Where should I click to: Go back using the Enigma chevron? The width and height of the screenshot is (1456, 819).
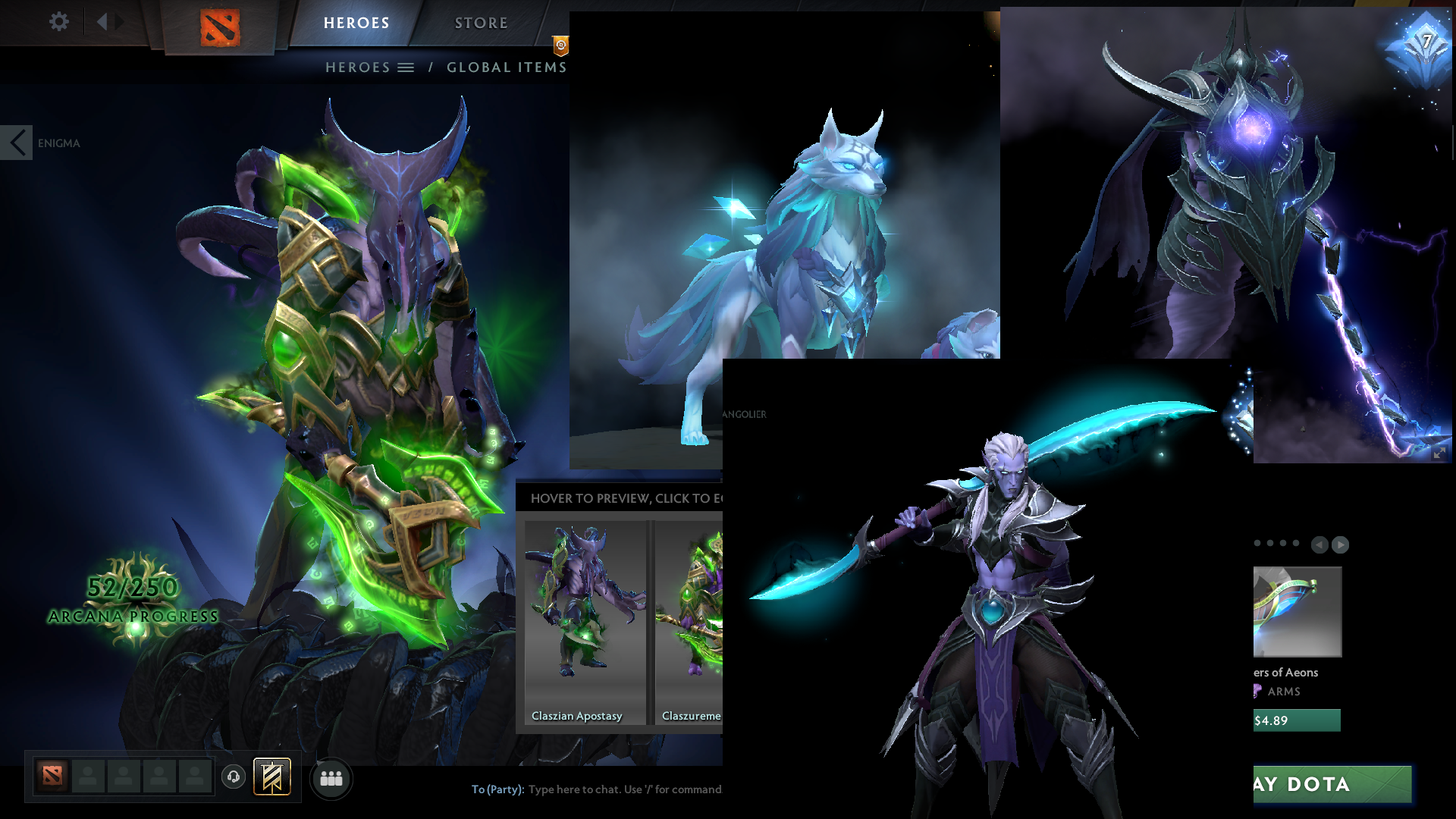(16, 141)
